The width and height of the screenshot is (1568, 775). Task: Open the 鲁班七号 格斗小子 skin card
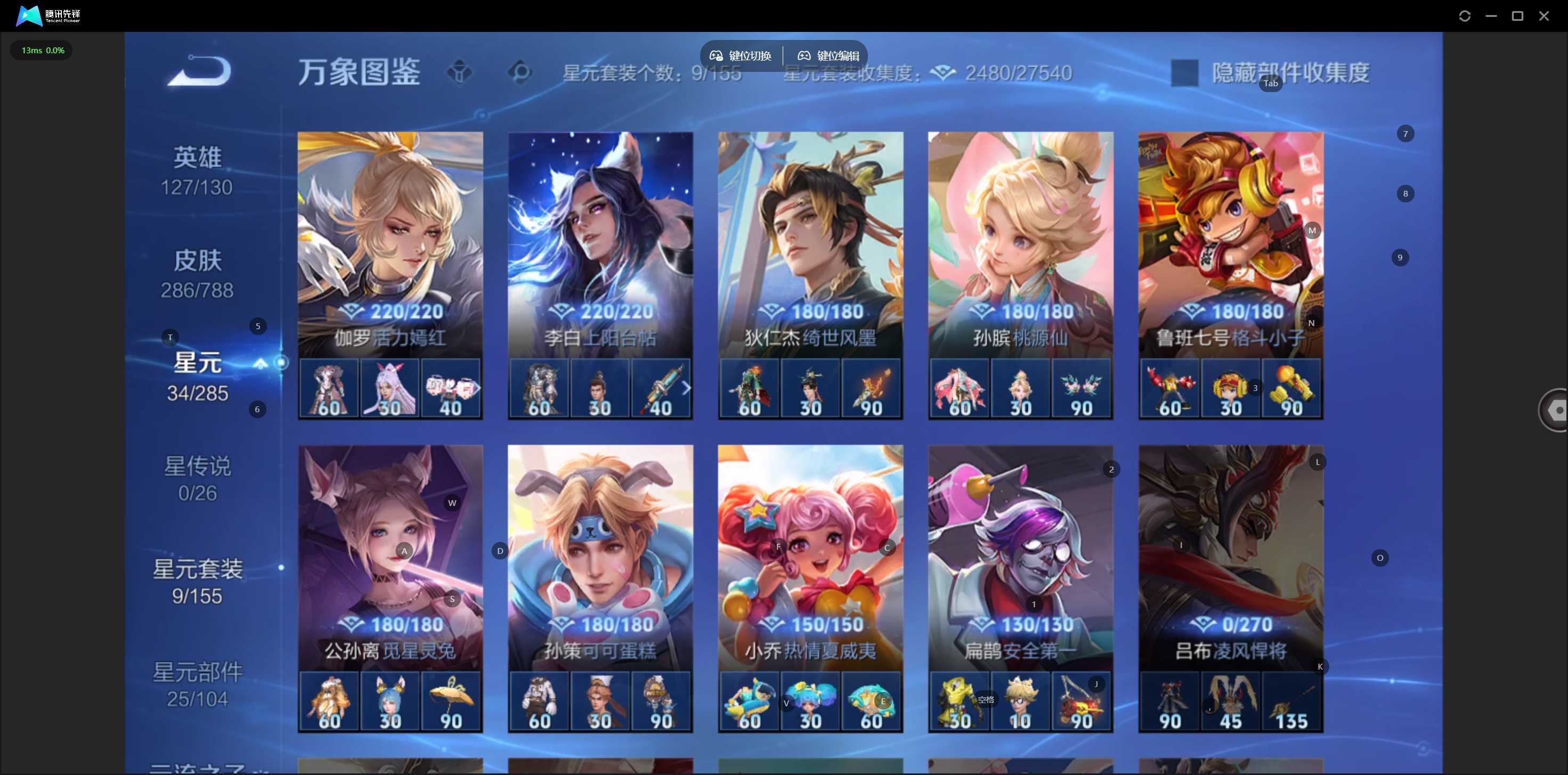[1230, 243]
